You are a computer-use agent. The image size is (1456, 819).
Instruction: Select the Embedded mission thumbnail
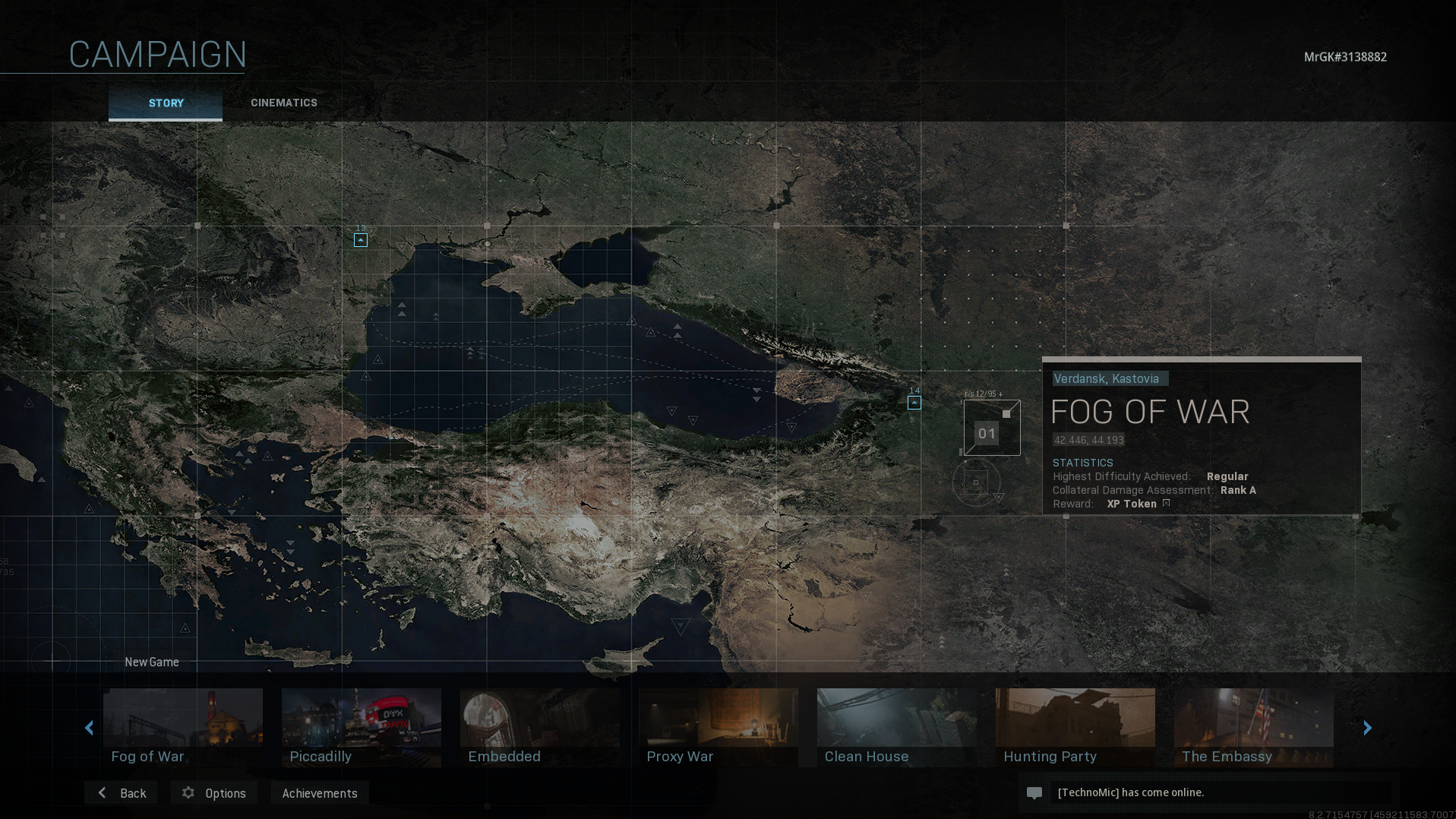pos(540,727)
